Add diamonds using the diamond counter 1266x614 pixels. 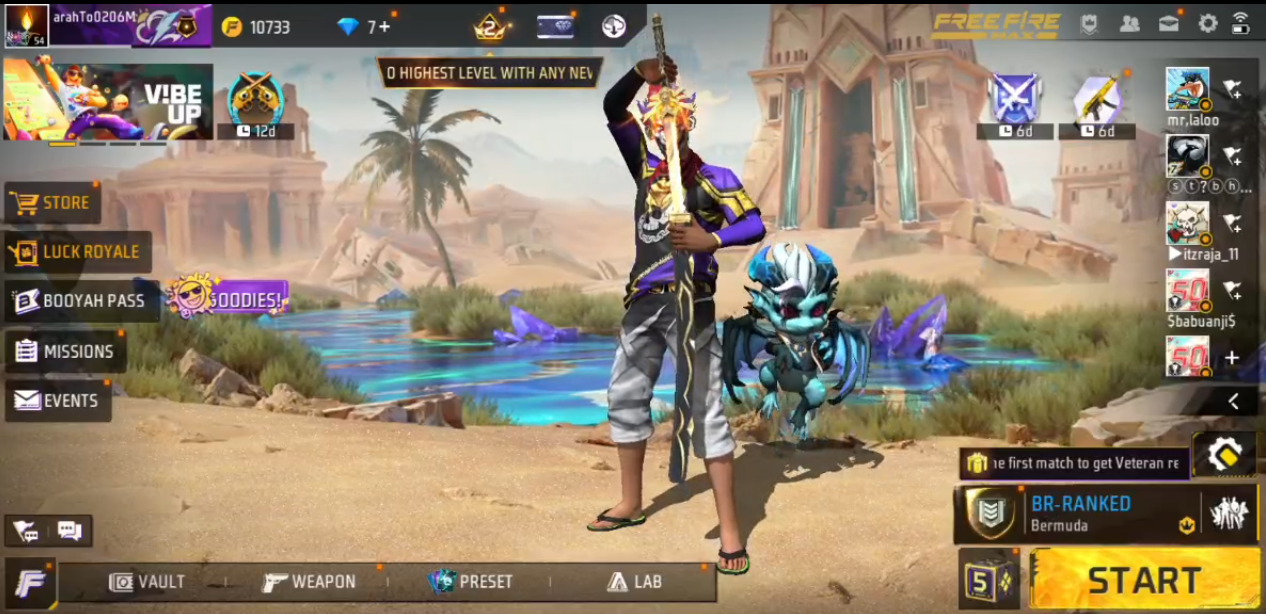point(367,27)
